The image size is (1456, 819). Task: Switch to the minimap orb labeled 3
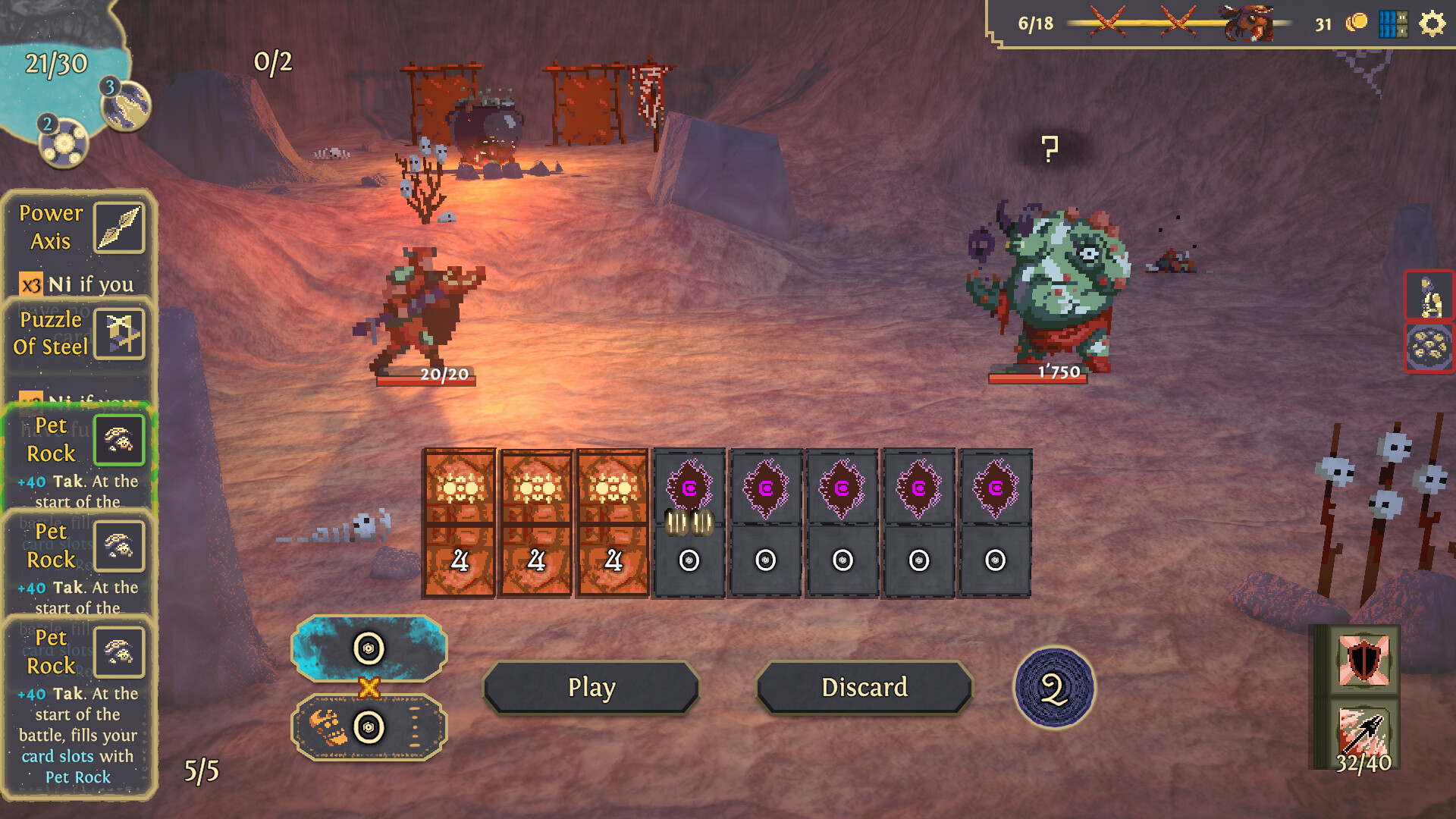[124, 105]
